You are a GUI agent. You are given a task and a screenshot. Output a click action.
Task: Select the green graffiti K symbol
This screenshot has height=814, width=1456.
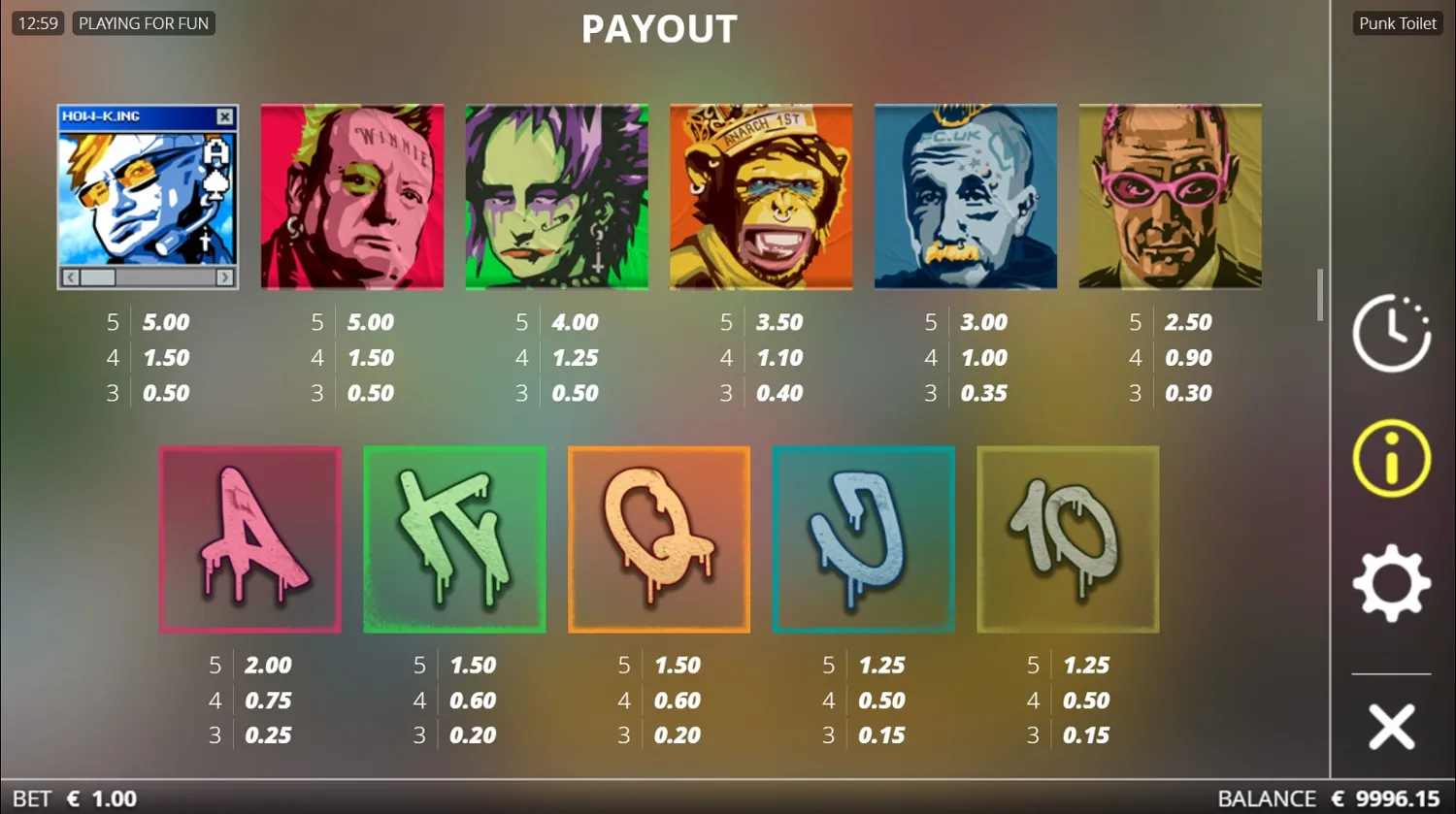point(454,538)
